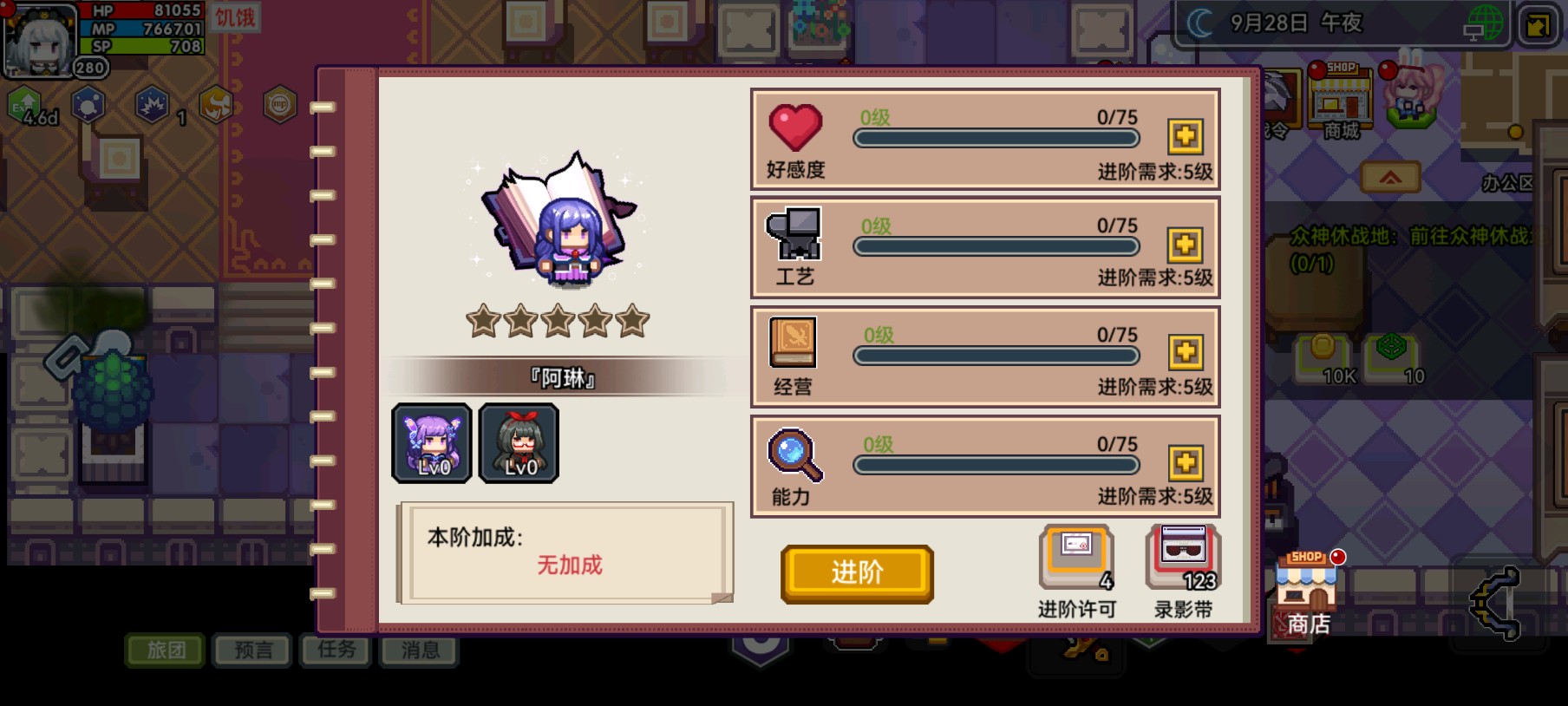Open the 消息 tab
The image size is (1568, 706).
point(421,649)
